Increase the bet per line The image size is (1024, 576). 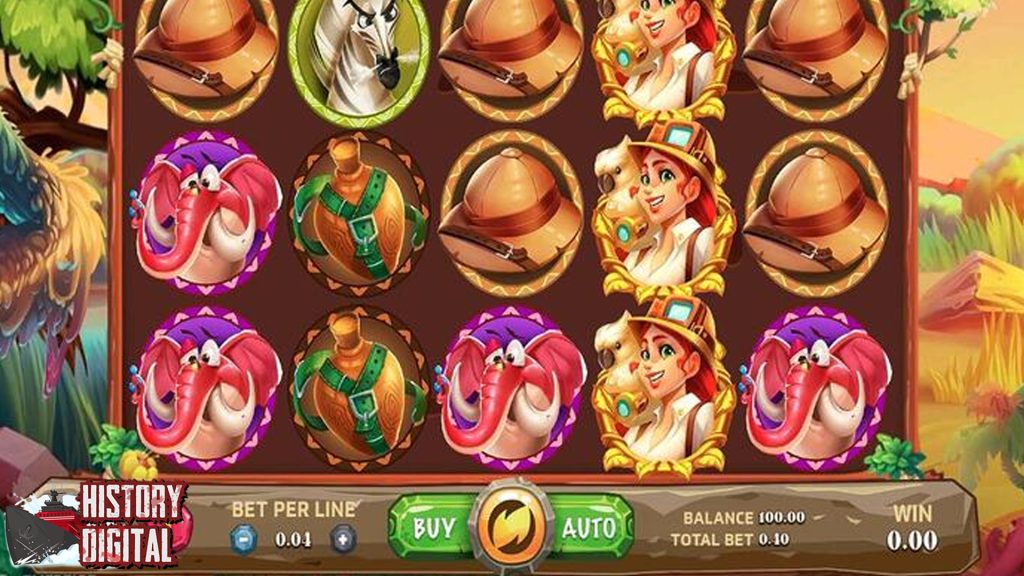342,540
